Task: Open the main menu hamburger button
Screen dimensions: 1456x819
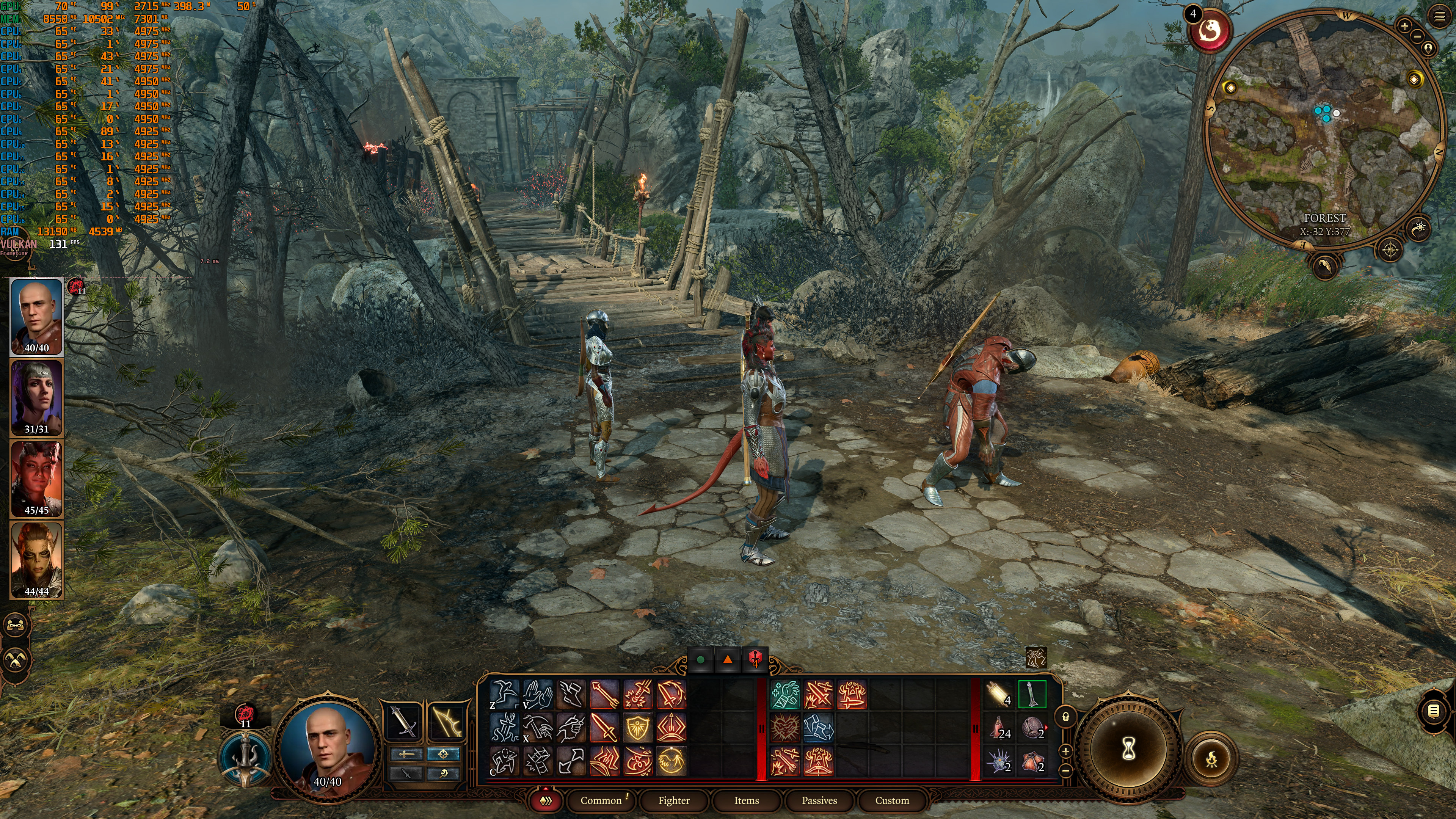Action: 1440,16
